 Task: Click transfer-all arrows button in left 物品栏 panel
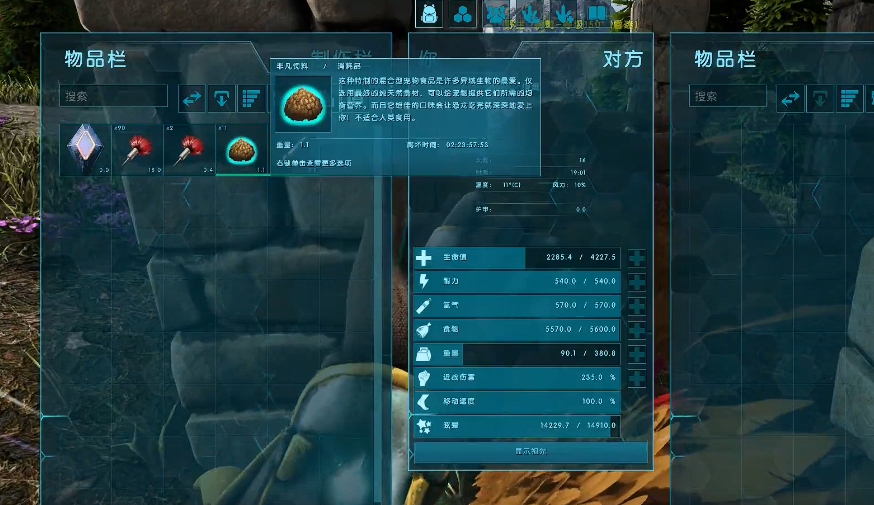(192, 98)
